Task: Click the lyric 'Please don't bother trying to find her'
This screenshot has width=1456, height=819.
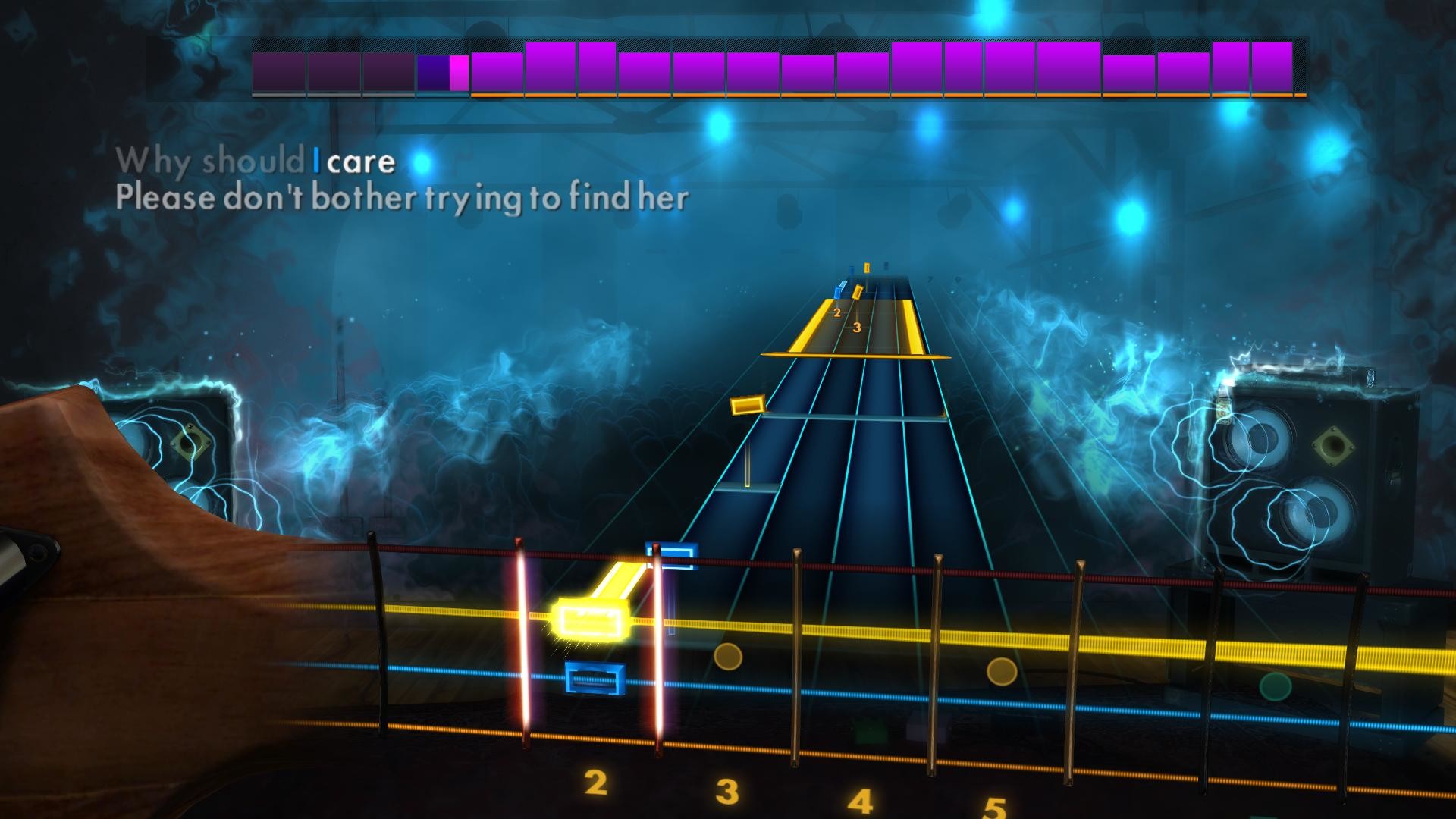Action: pyautogui.click(x=402, y=199)
